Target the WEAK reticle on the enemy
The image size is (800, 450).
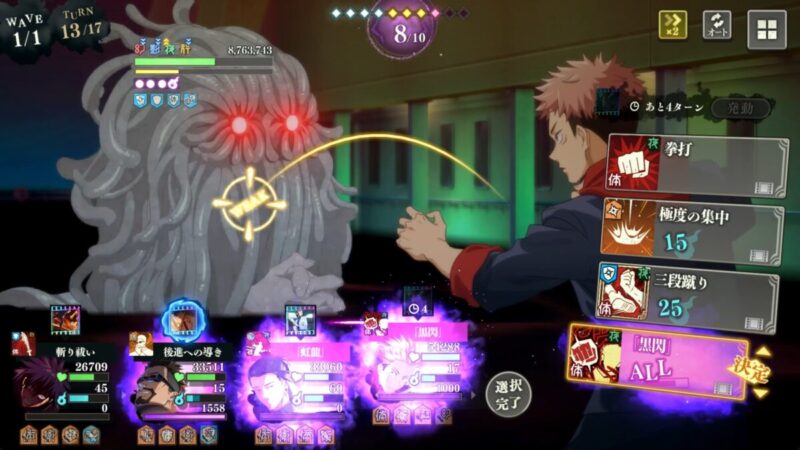click(x=245, y=209)
